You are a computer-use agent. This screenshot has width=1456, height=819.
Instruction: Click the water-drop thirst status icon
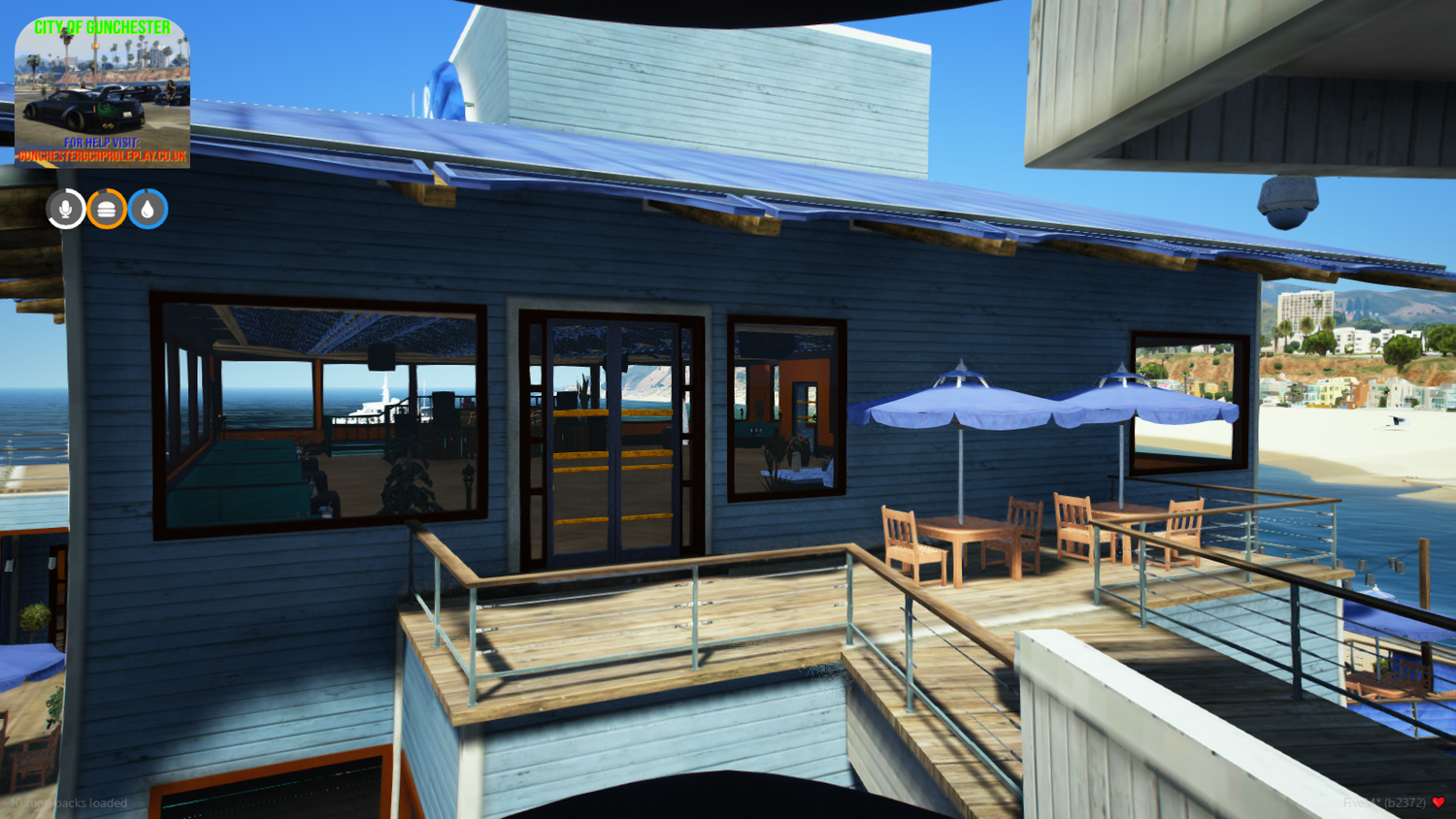pyautogui.click(x=149, y=208)
